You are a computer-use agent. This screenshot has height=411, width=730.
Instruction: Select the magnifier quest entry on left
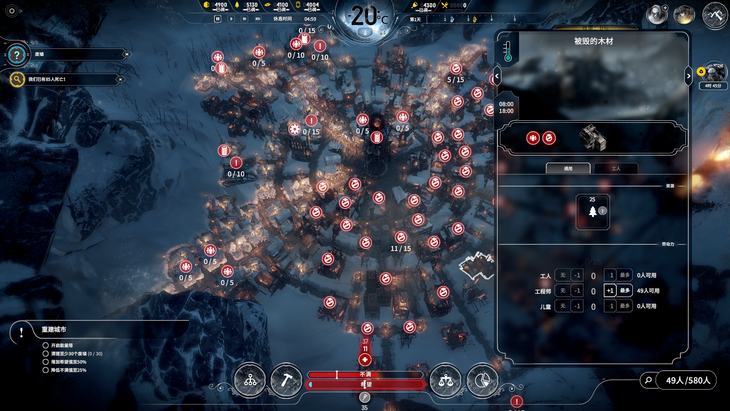(17, 79)
